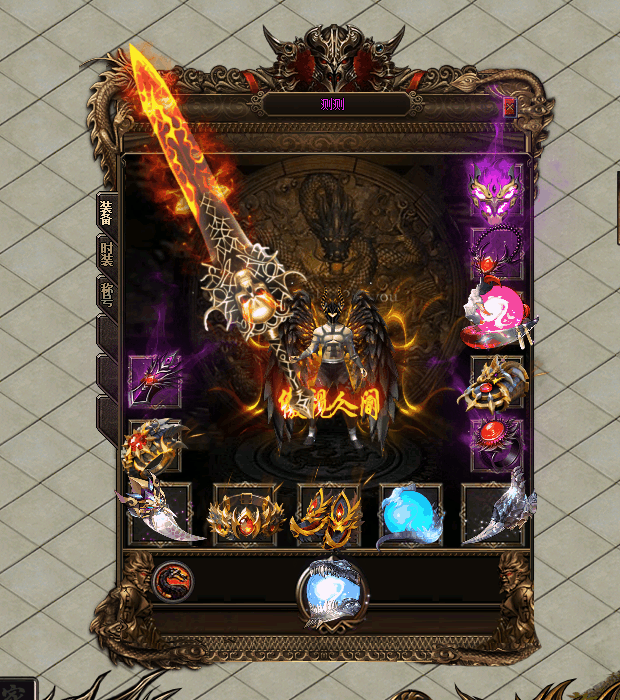Select the golden belt with red gem
The image size is (620, 700).
click(241, 514)
